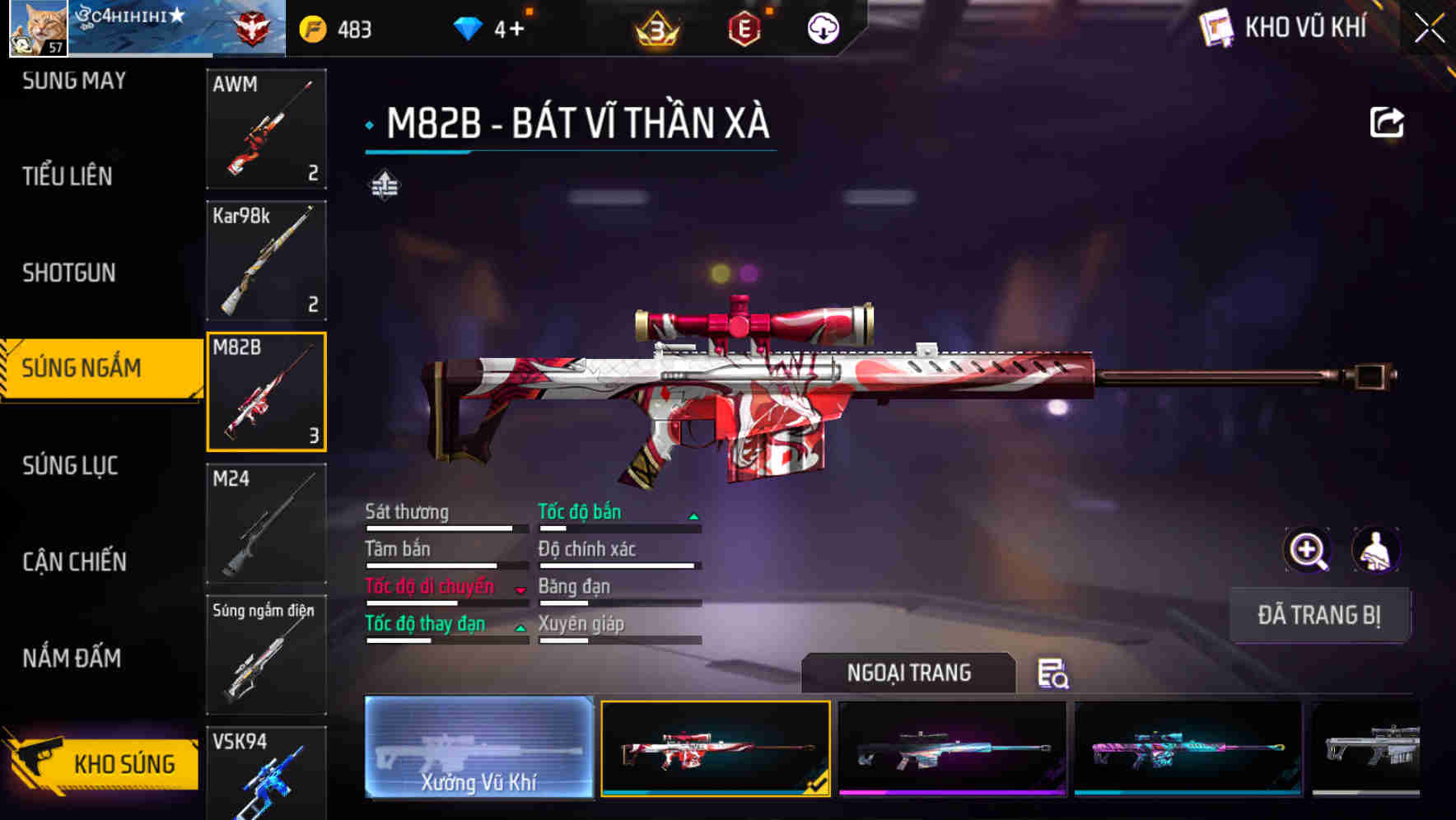Viewport: 1456px width, 820px height.
Task: Switch to the NGOẠI TRANG tab
Action: [x=909, y=673]
